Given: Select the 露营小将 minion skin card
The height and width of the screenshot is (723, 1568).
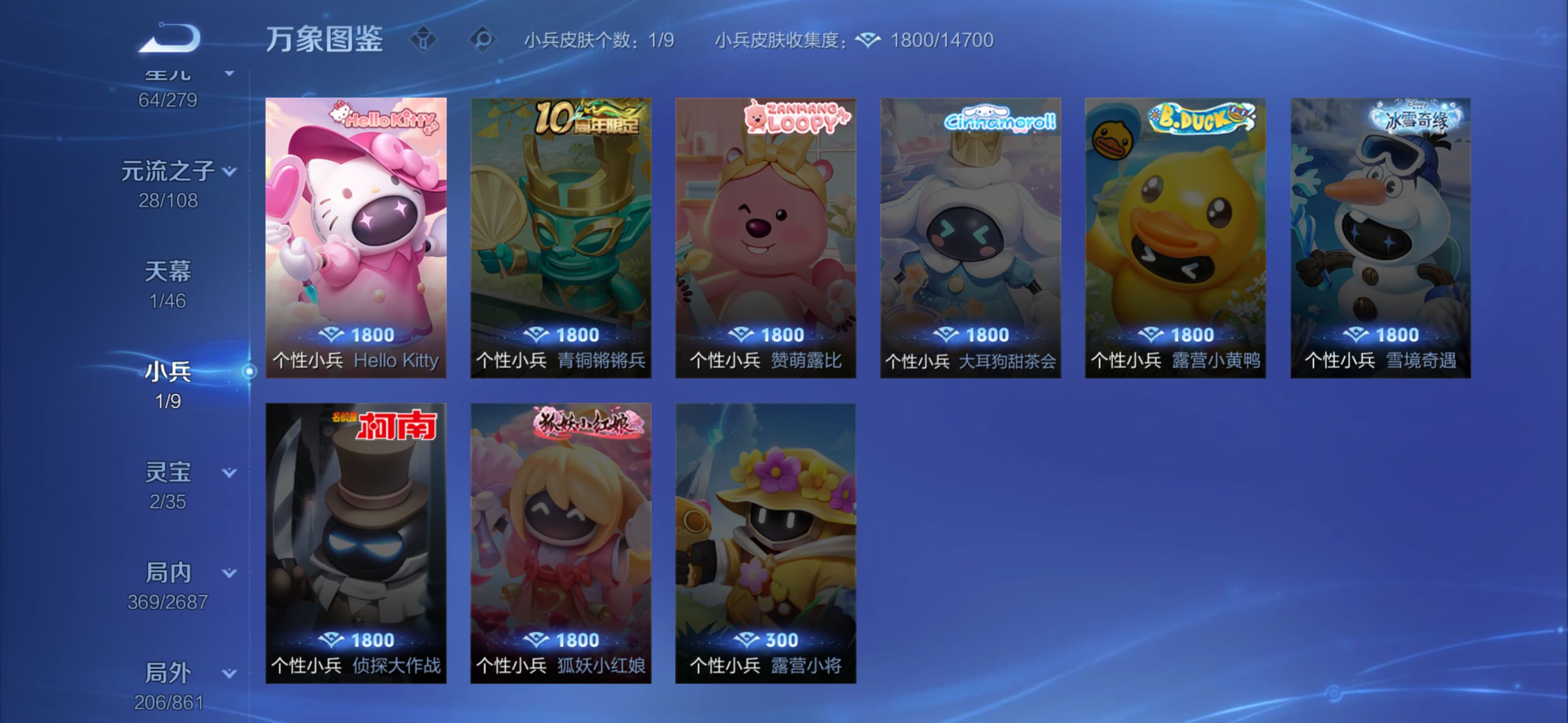Looking at the screenshot, I should pyautogui.click(x=765, y=543).
